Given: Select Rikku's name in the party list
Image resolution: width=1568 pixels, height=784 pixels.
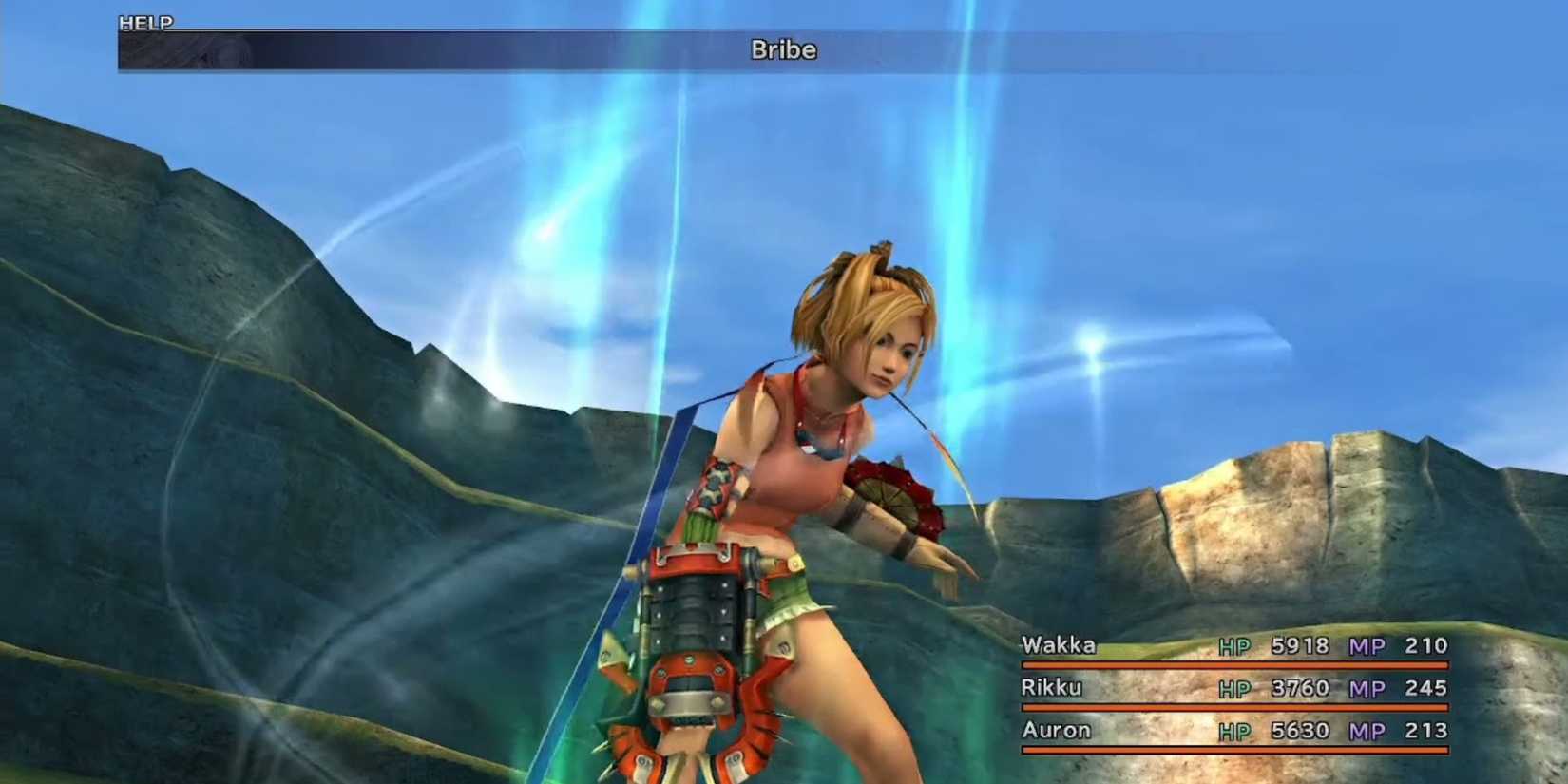Looking at the screenshot, I should 1052,688.
